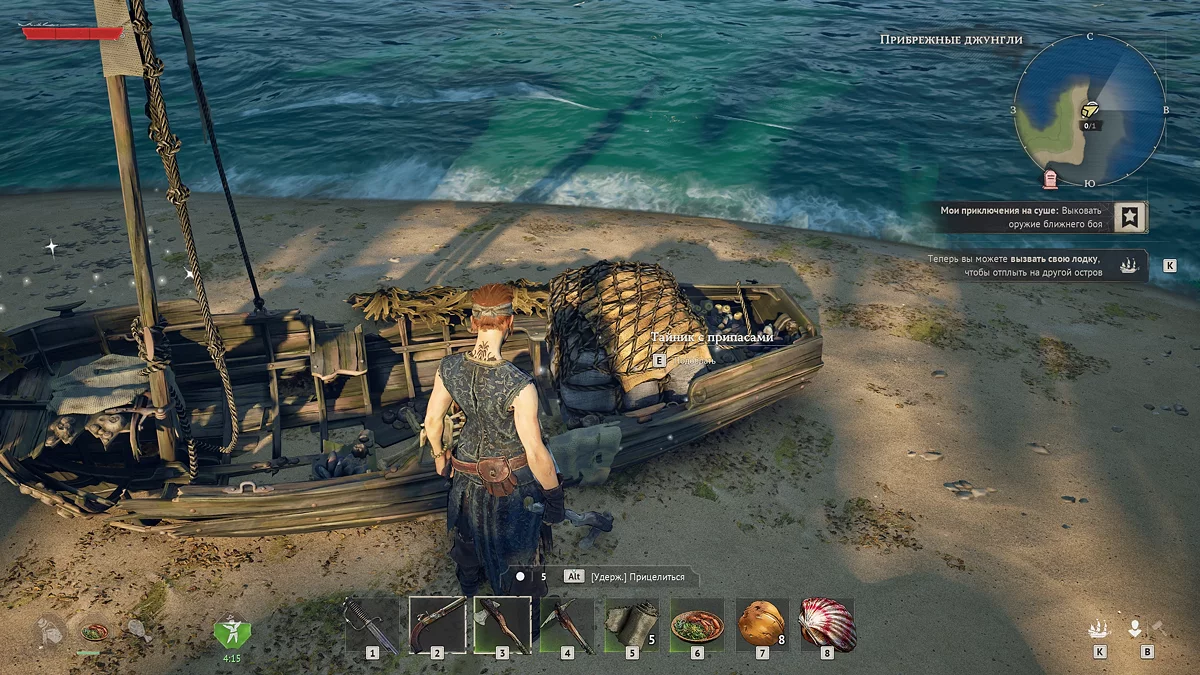This screenshot has width=1200, height=675.
Task: Click the bottom-right person marker icon above B
Action: (1136, 629)
